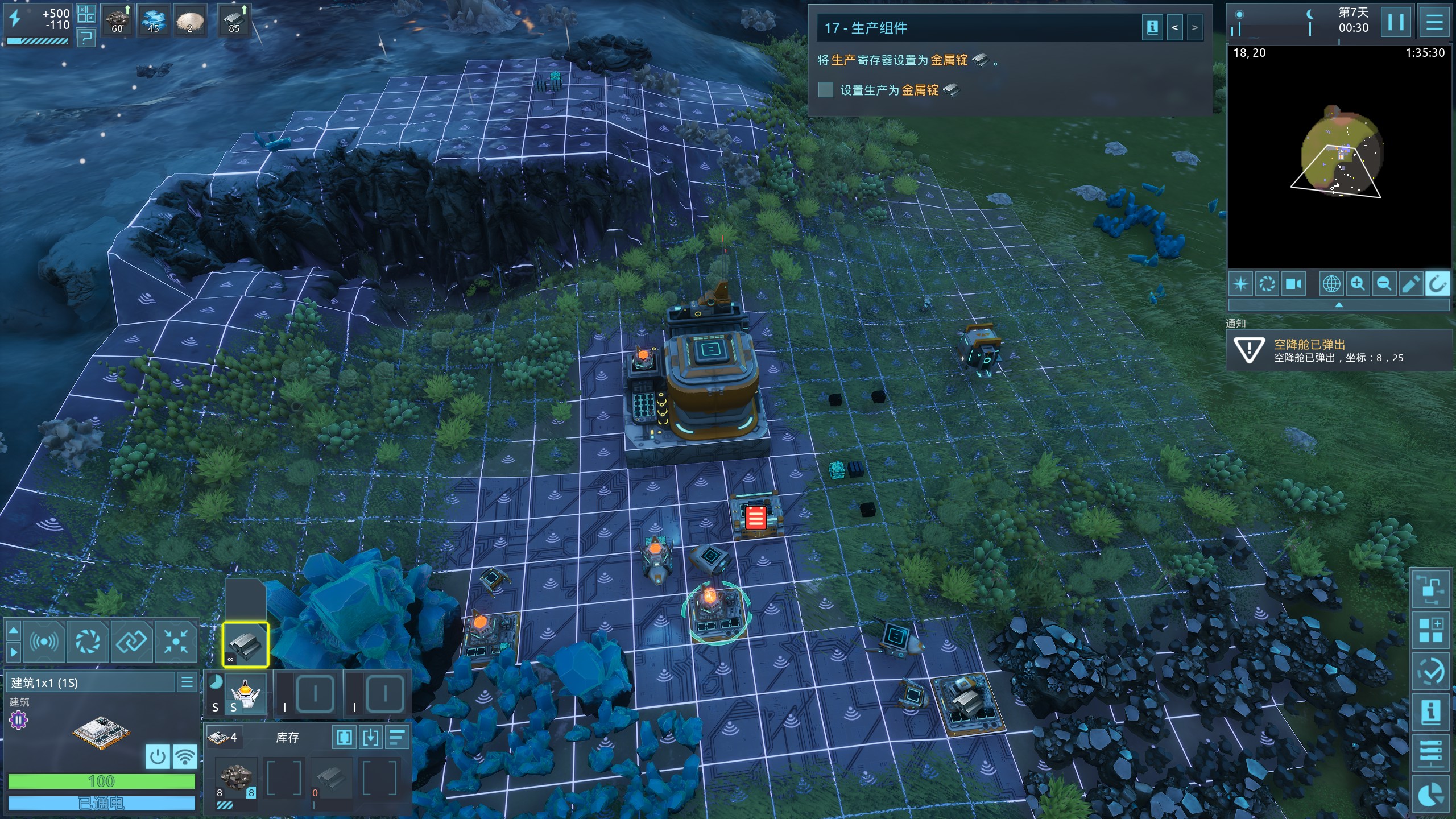The height and width of the screenshot is (819, 1456).
Task: Toggle the building's wireless network button
Action: (185, 757)
